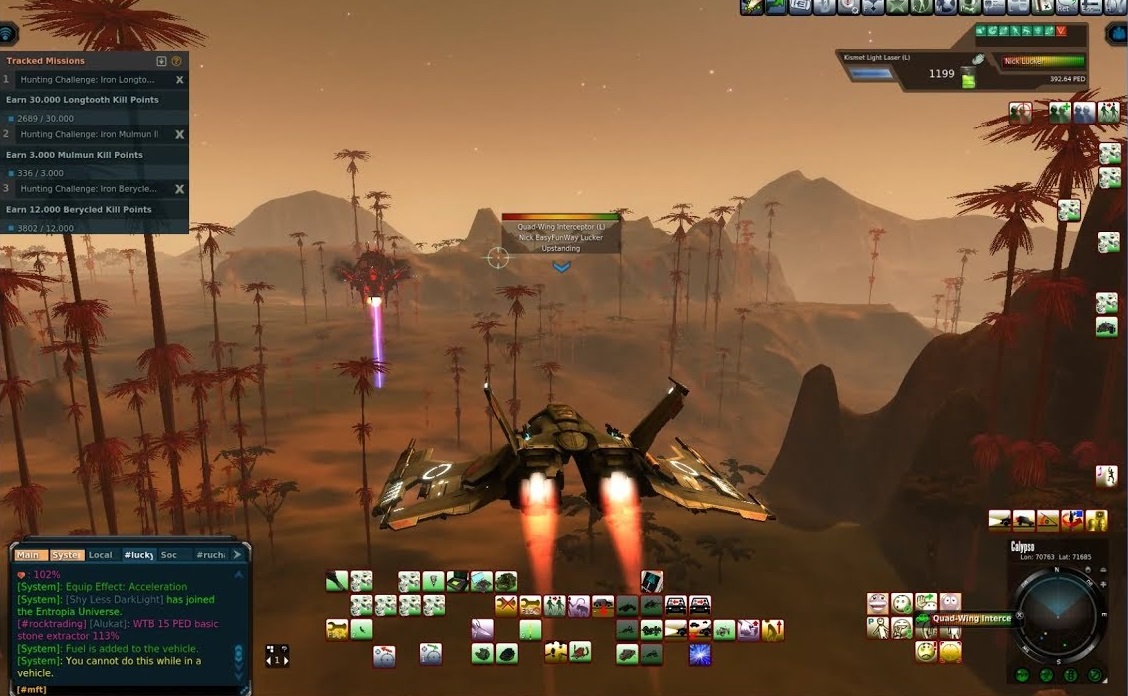Click the radar minimap
This screenshot has height=696, width=1128.
point(1057,612)
